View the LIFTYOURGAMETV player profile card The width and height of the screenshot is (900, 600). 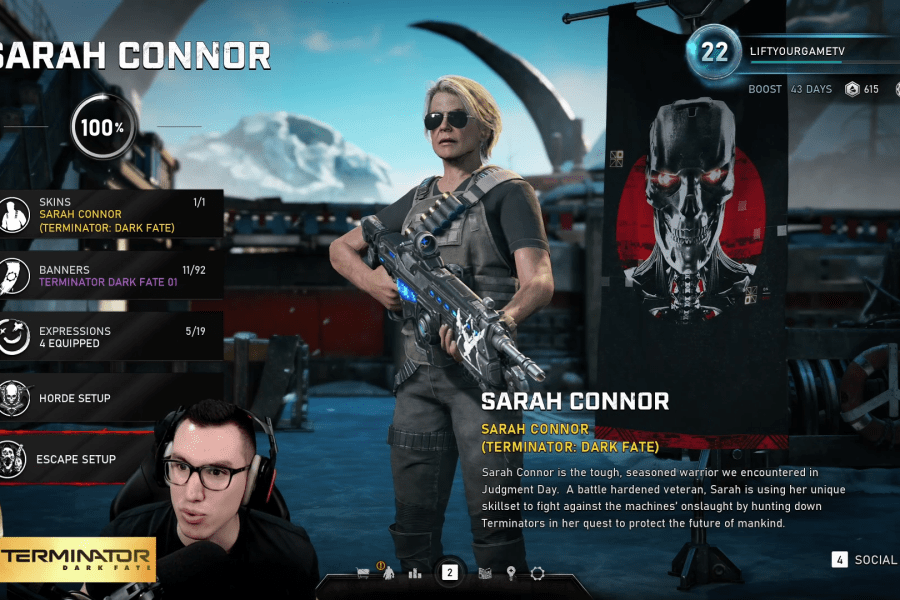pyautogui.click(x=790, y=51)
